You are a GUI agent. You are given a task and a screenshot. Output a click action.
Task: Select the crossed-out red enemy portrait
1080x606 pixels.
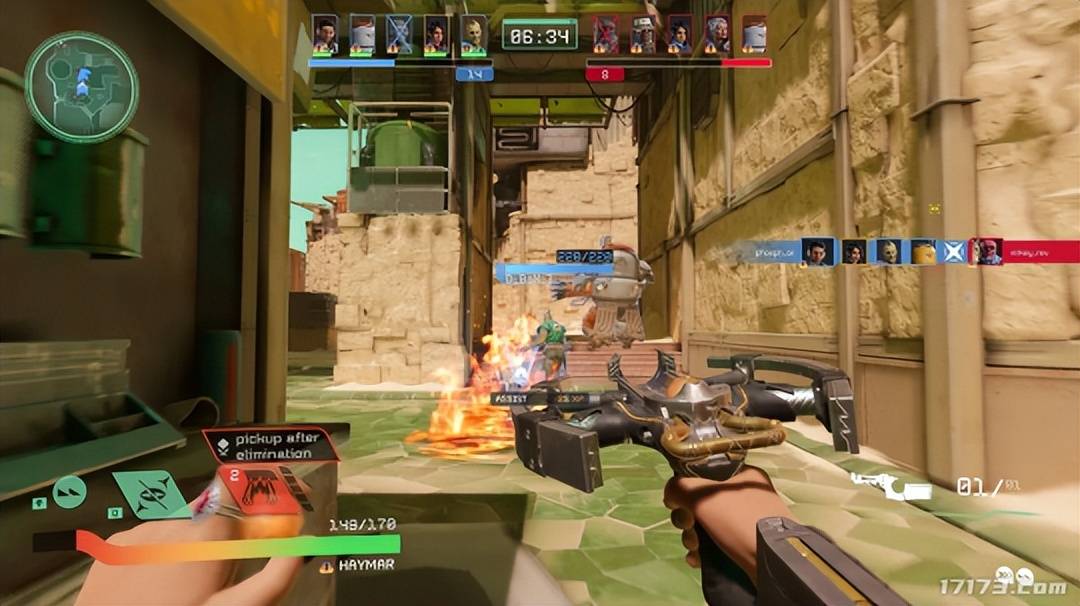point(605,34)
